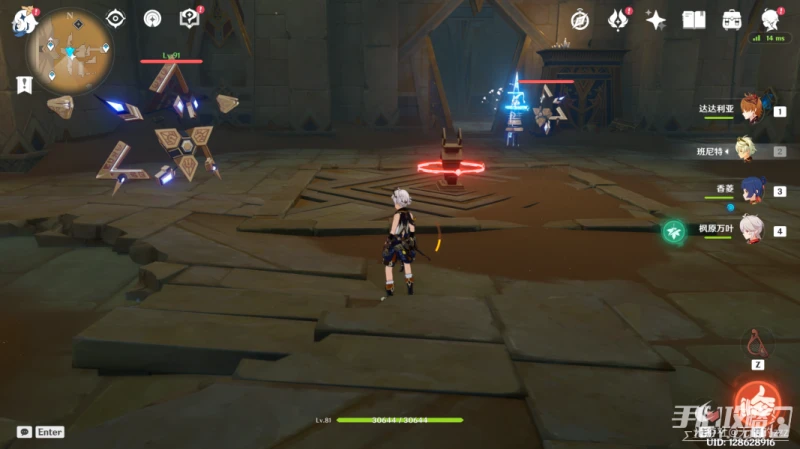
Task: Switch to party member 达达利亚
Action: tap(751, 108)
